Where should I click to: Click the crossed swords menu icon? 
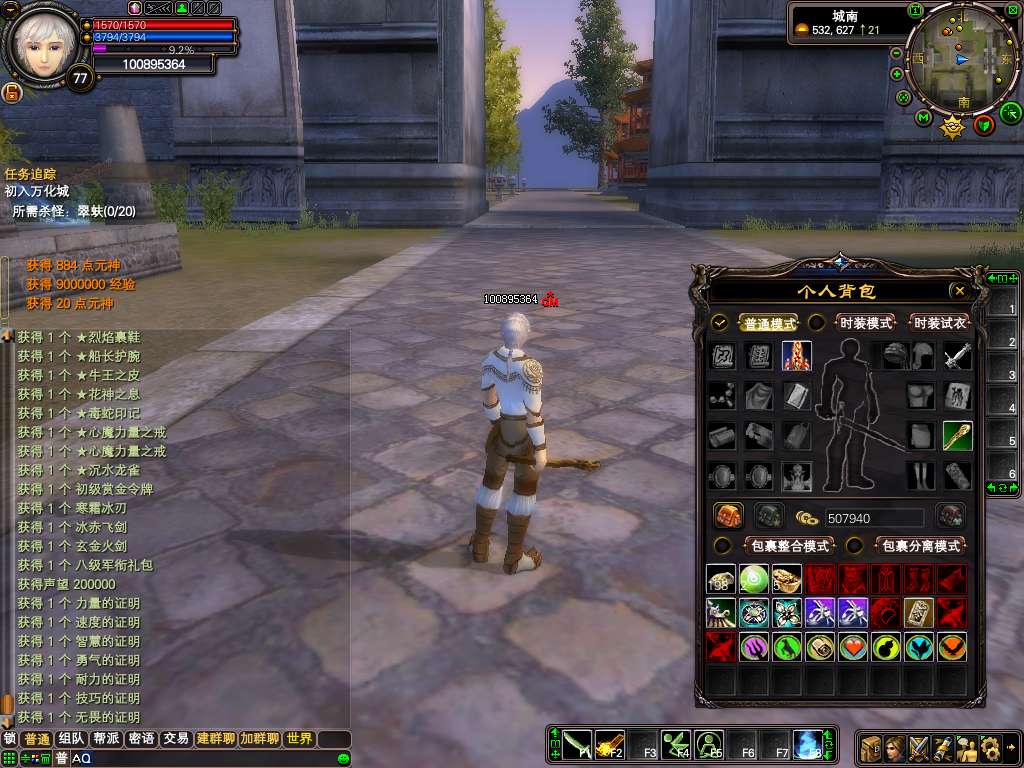point(919,747)
